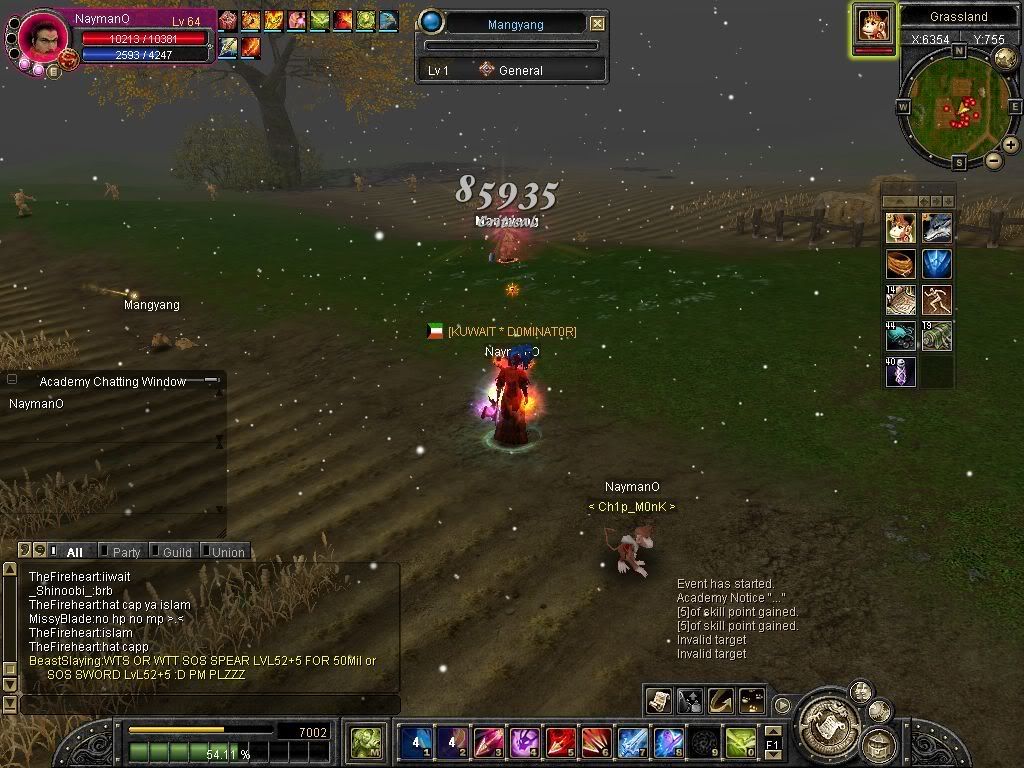Close the Mangyang target window
1024x768 pixels.
pos(597,23)
